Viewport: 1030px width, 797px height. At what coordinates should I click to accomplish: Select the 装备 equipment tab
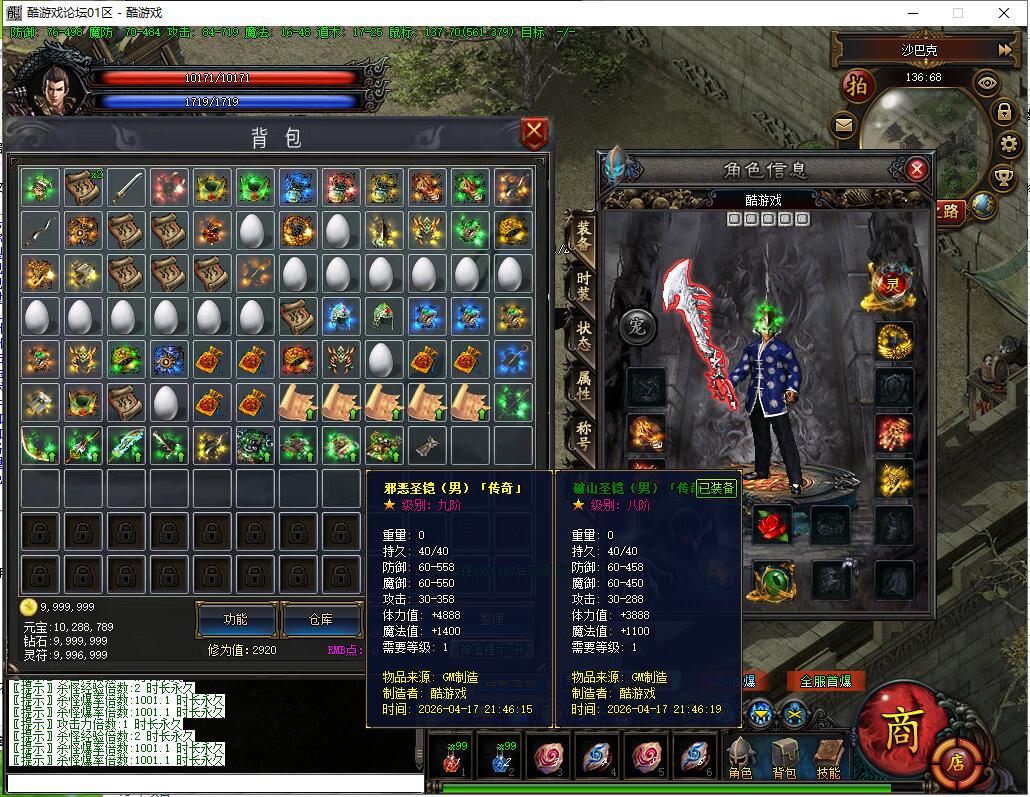point(583,237)
